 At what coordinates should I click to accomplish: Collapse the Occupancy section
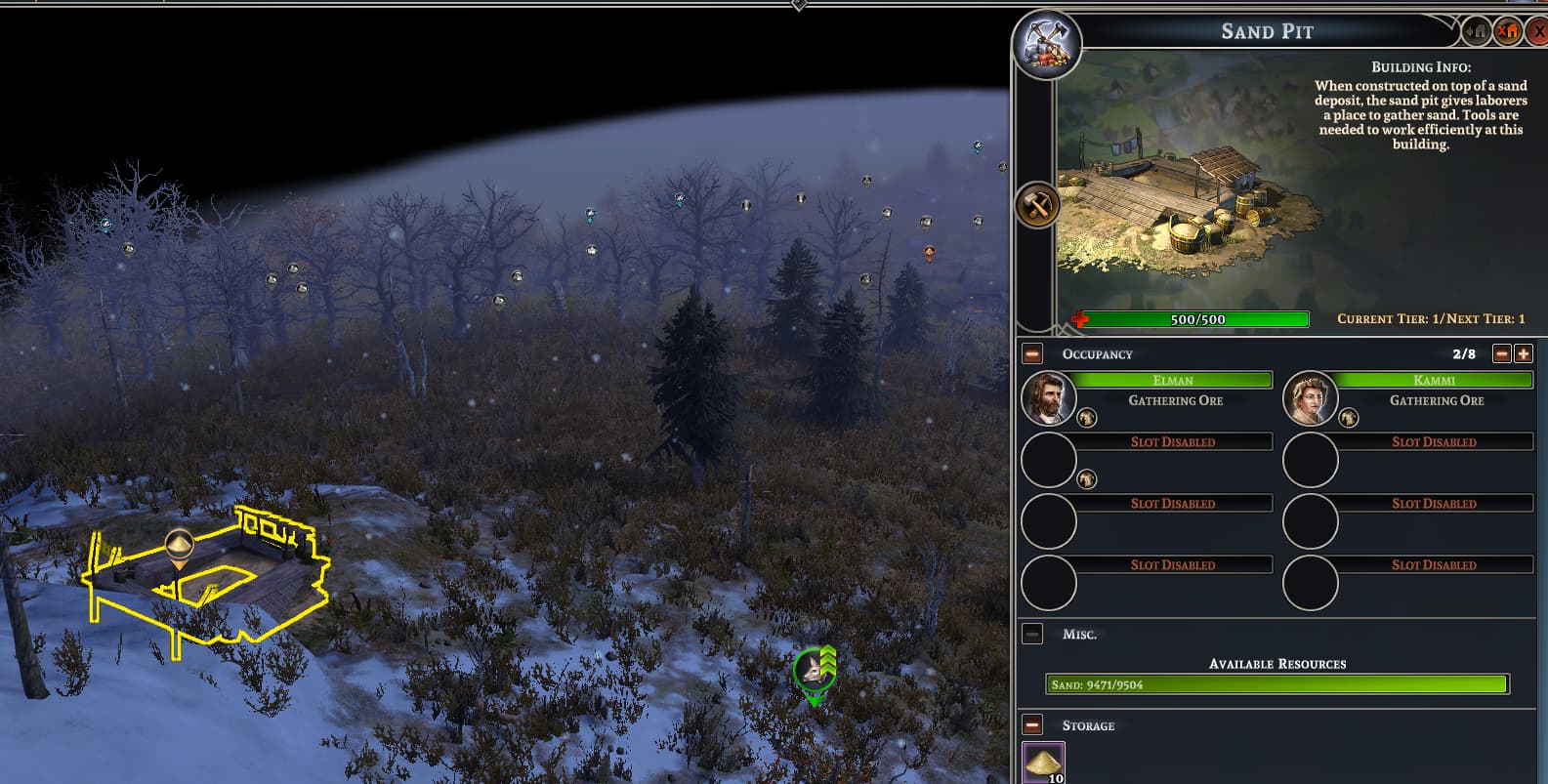point(1032,354)
